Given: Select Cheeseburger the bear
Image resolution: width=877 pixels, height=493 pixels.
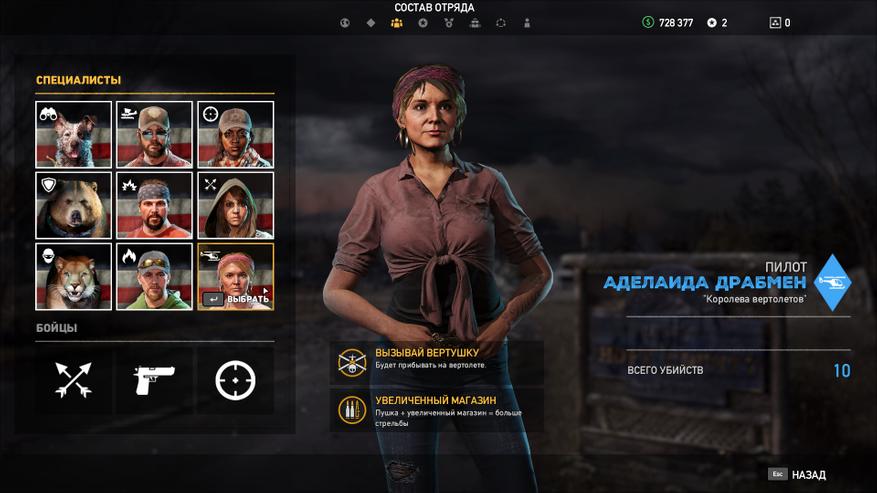Looking at the screenshot, I should click(73, 205).
